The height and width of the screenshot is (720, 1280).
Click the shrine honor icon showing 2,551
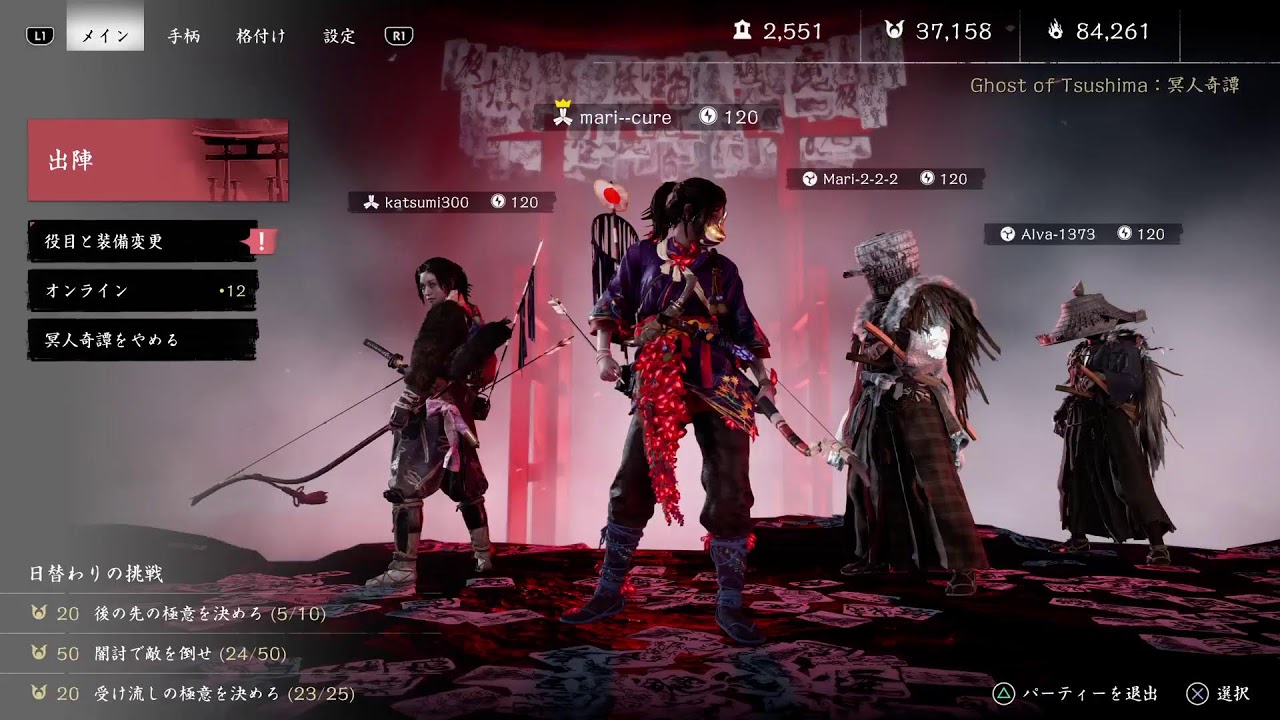pyautogui.click(x=741, y=31)
